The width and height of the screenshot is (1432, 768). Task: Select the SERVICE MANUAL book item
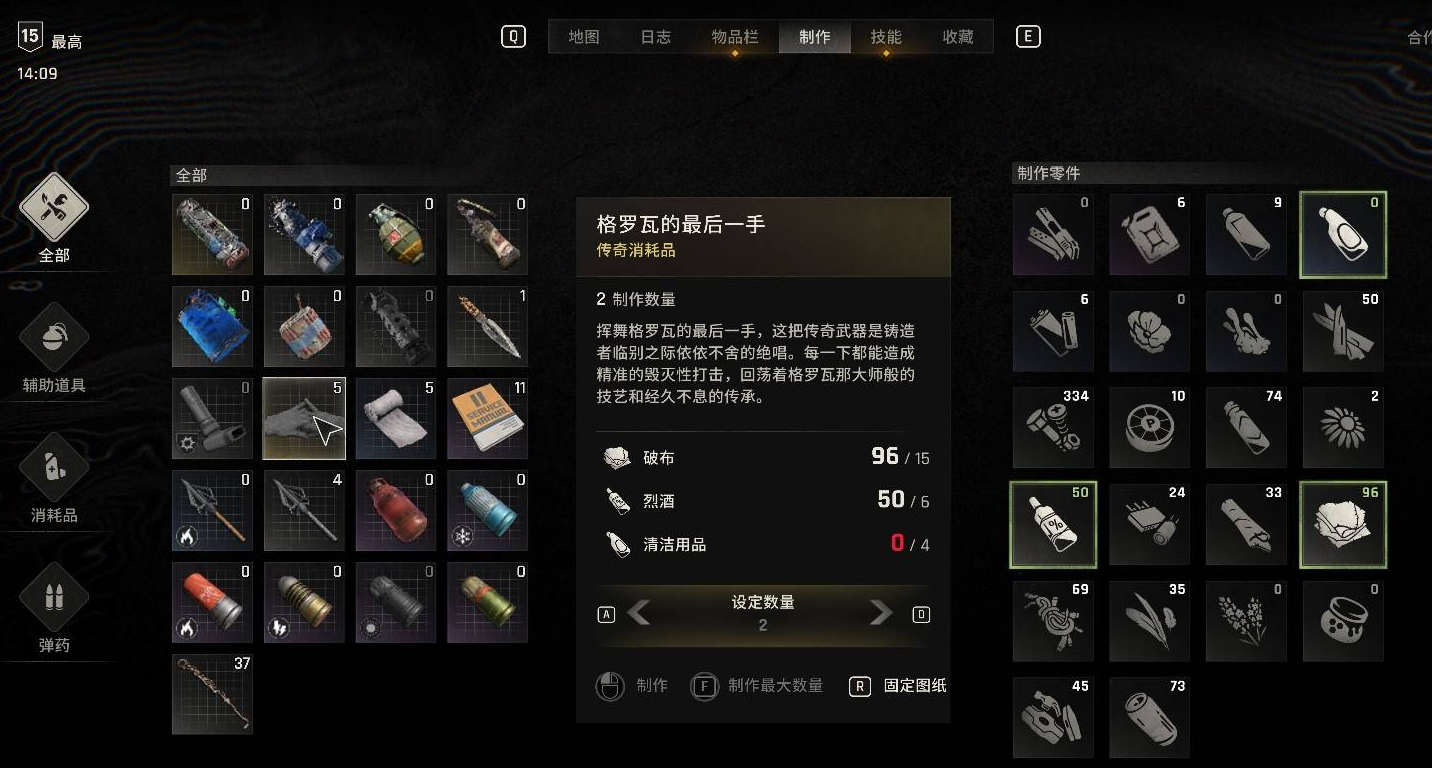487,418
